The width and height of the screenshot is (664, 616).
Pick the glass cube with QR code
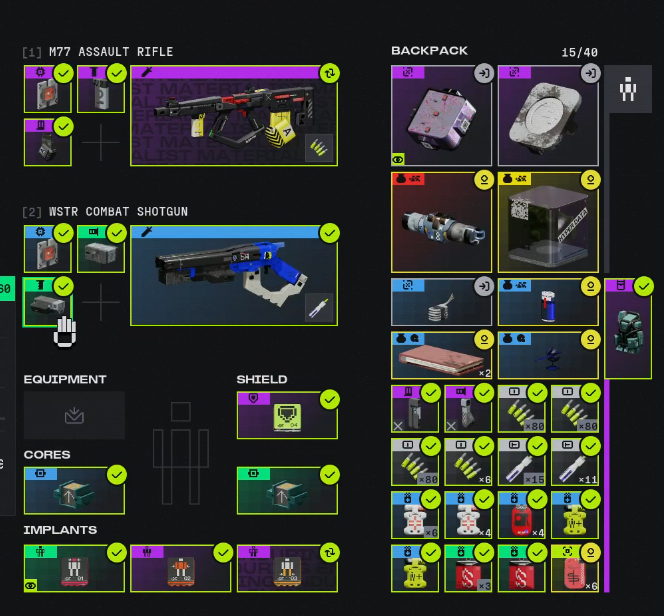pos(548,223)
